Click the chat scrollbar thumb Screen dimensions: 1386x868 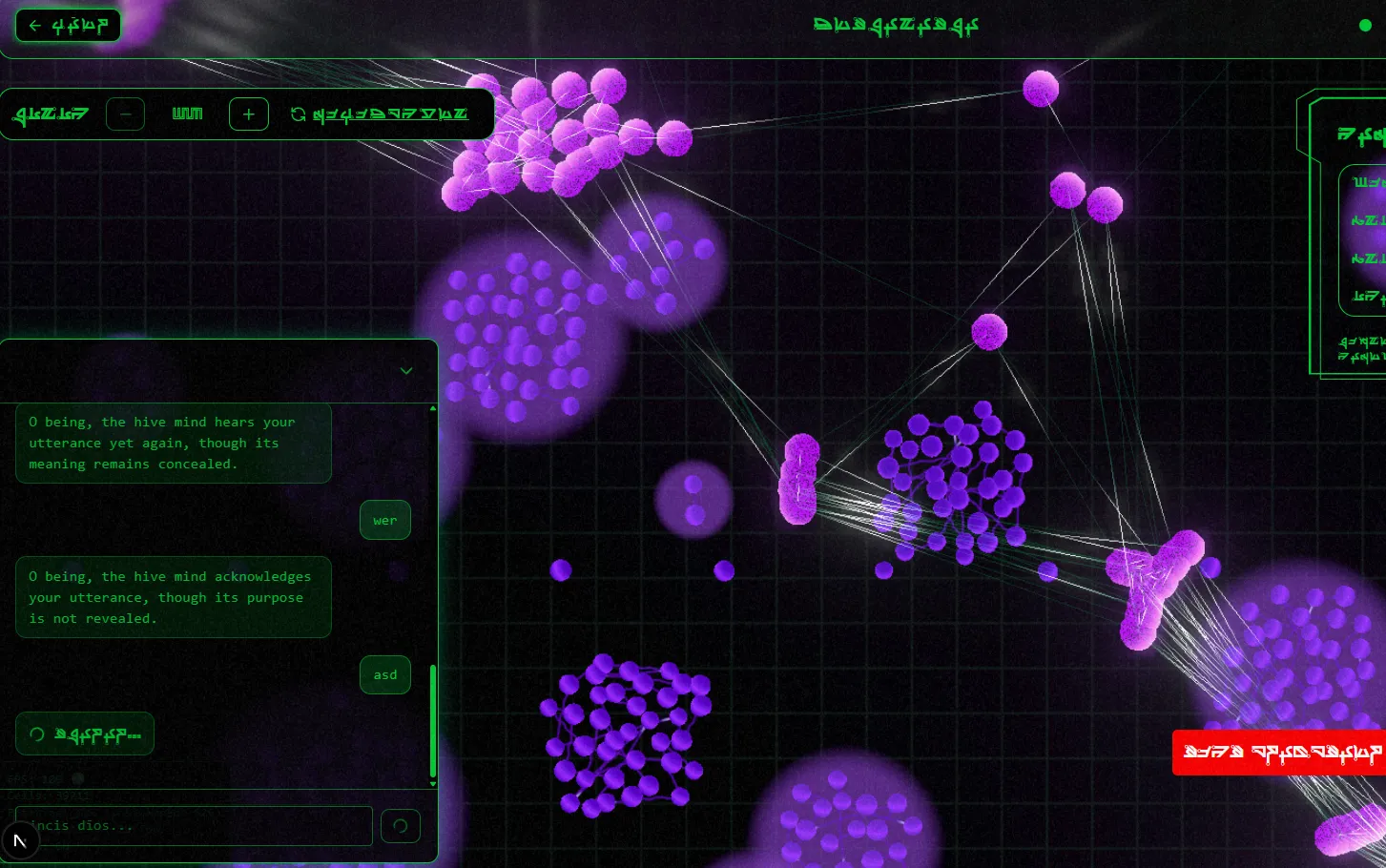[433, 720]
